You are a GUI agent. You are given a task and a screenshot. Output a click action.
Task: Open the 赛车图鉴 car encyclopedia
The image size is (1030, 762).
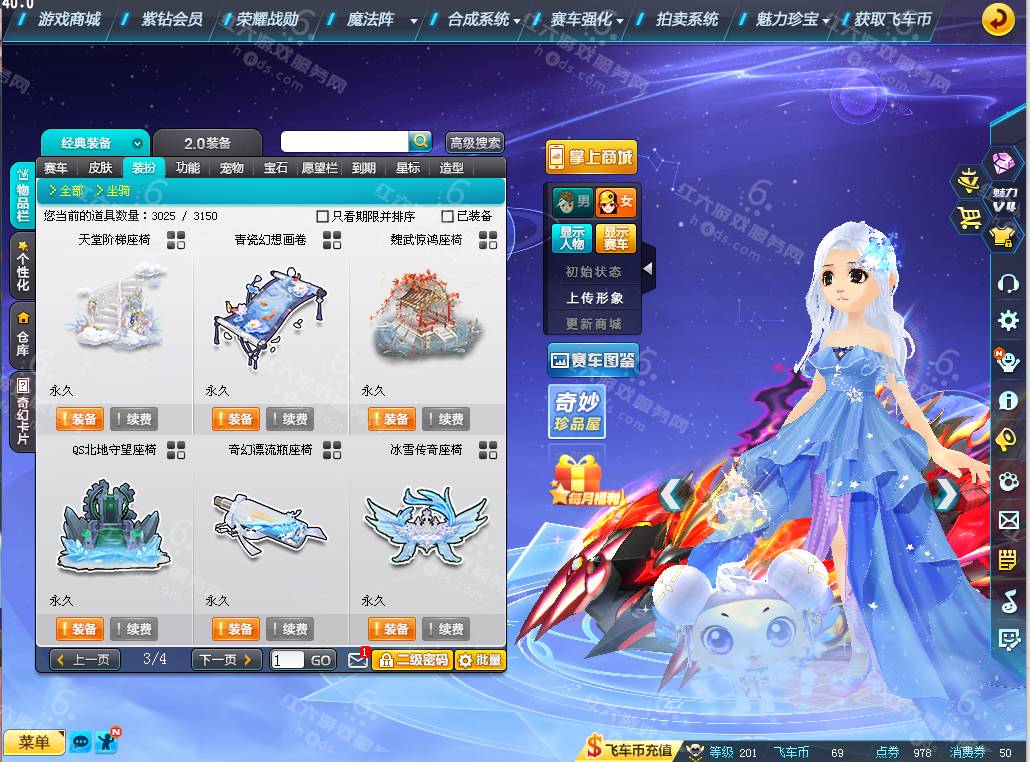click(593, 360)
